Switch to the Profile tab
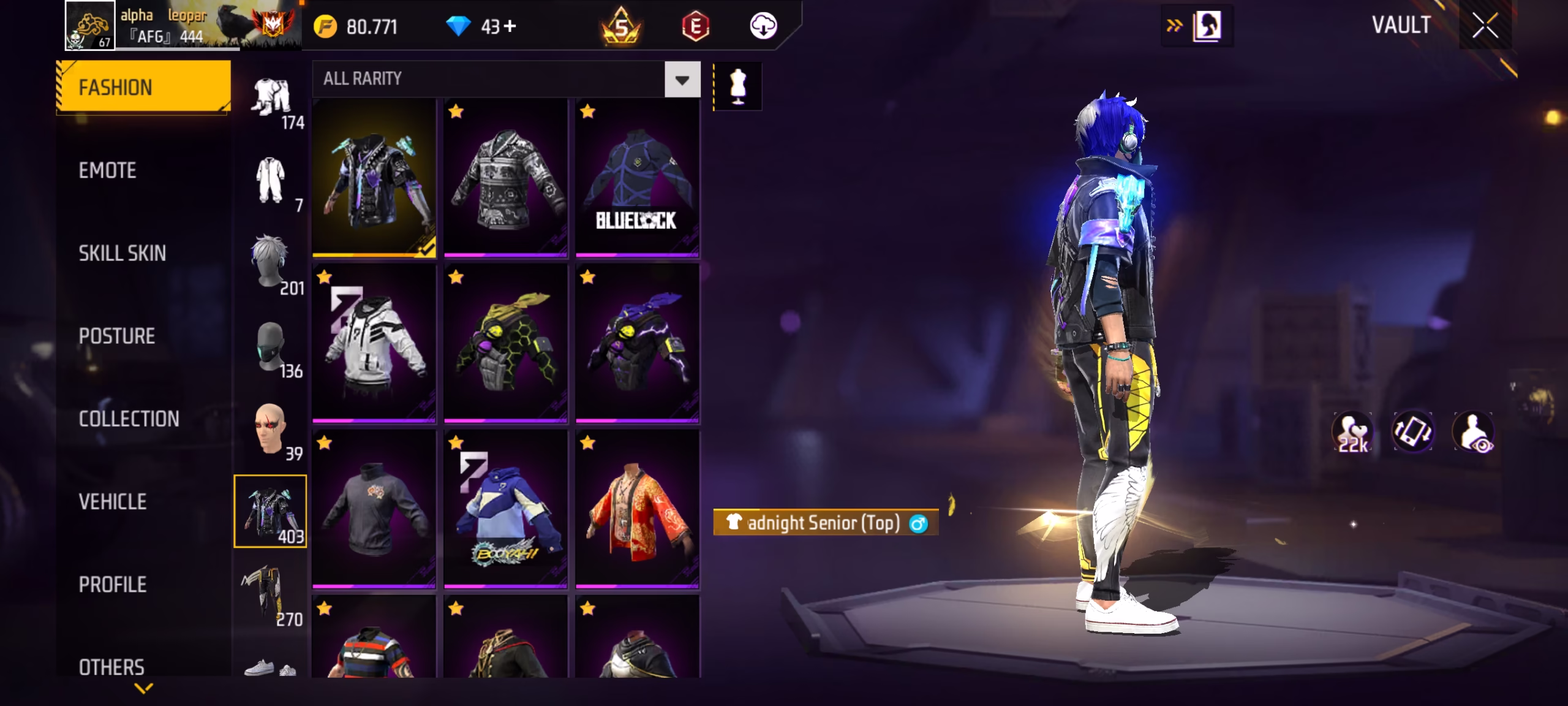Screen dimensions: 1568x706 point(113,585)
